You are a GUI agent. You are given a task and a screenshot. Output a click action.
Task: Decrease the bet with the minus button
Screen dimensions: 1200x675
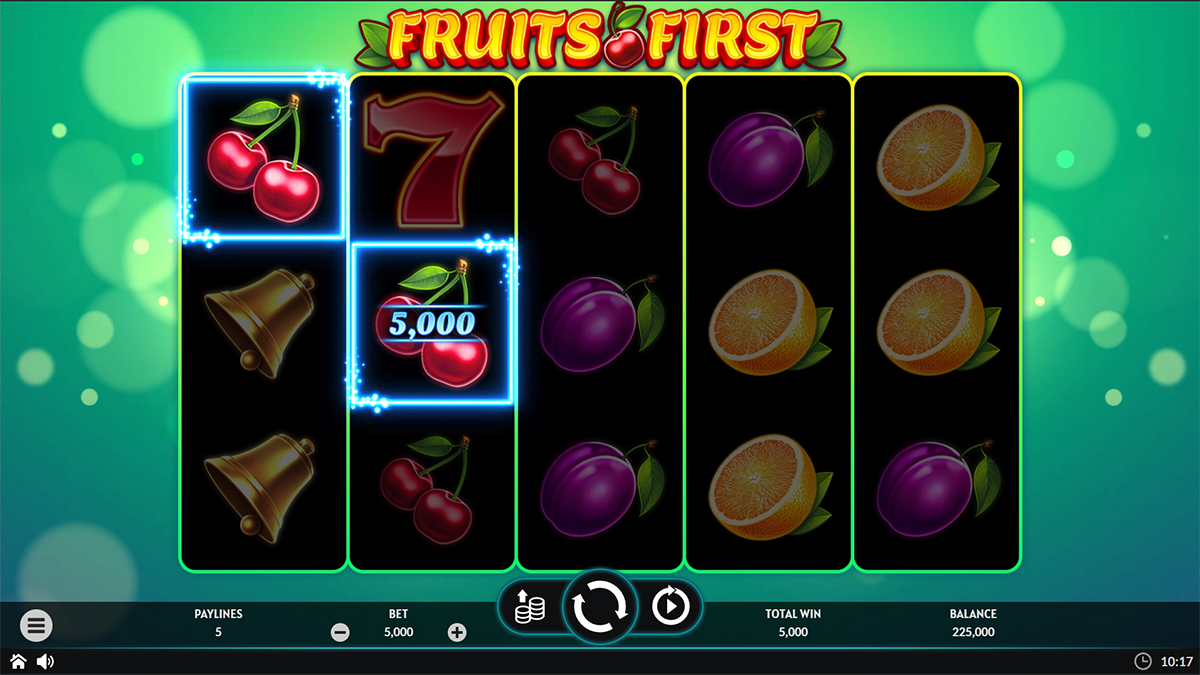click(340, 632)
